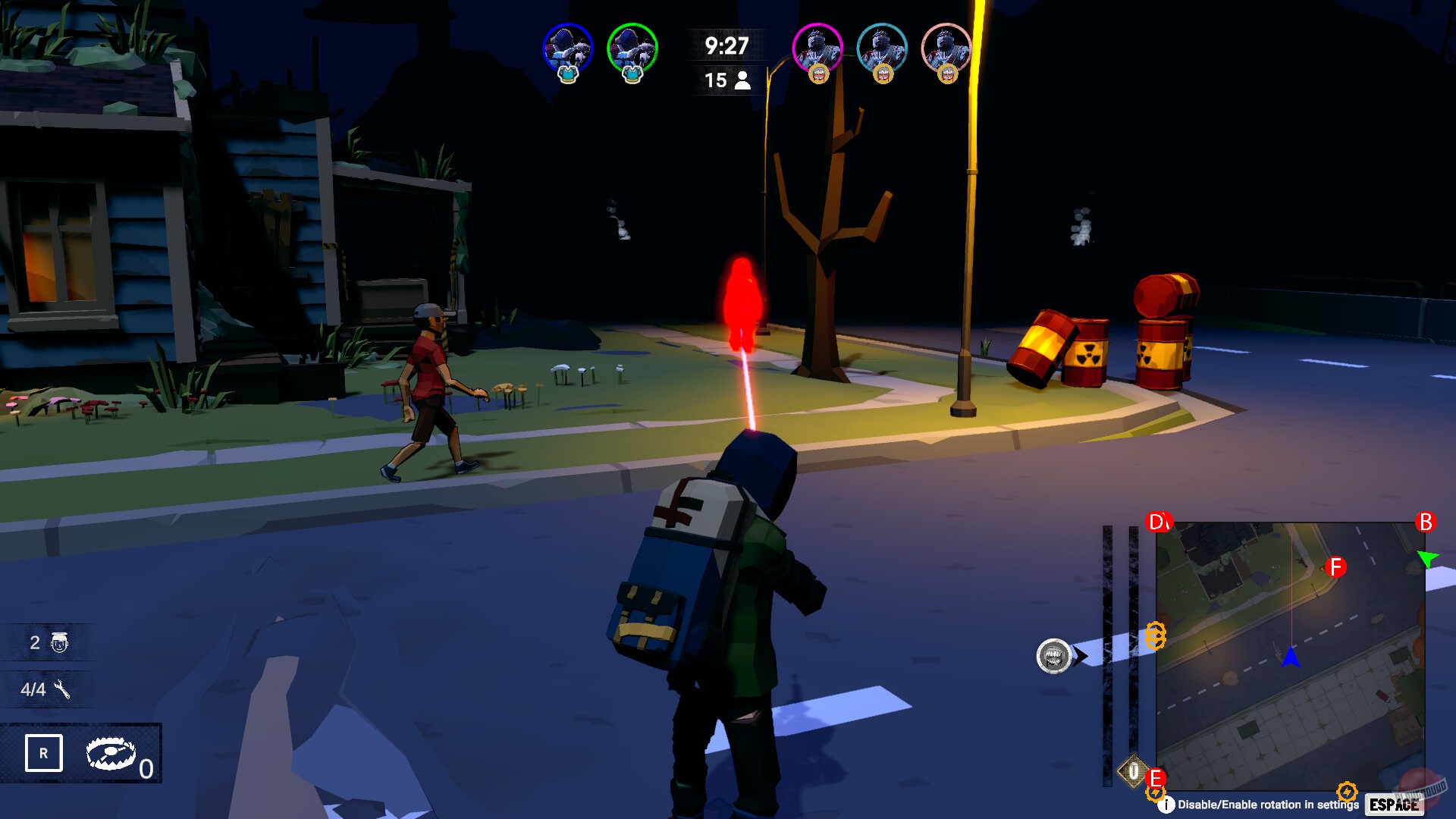
Task: Select the circular teeth emblem beside the minimap
Action: coord(1054,657)
